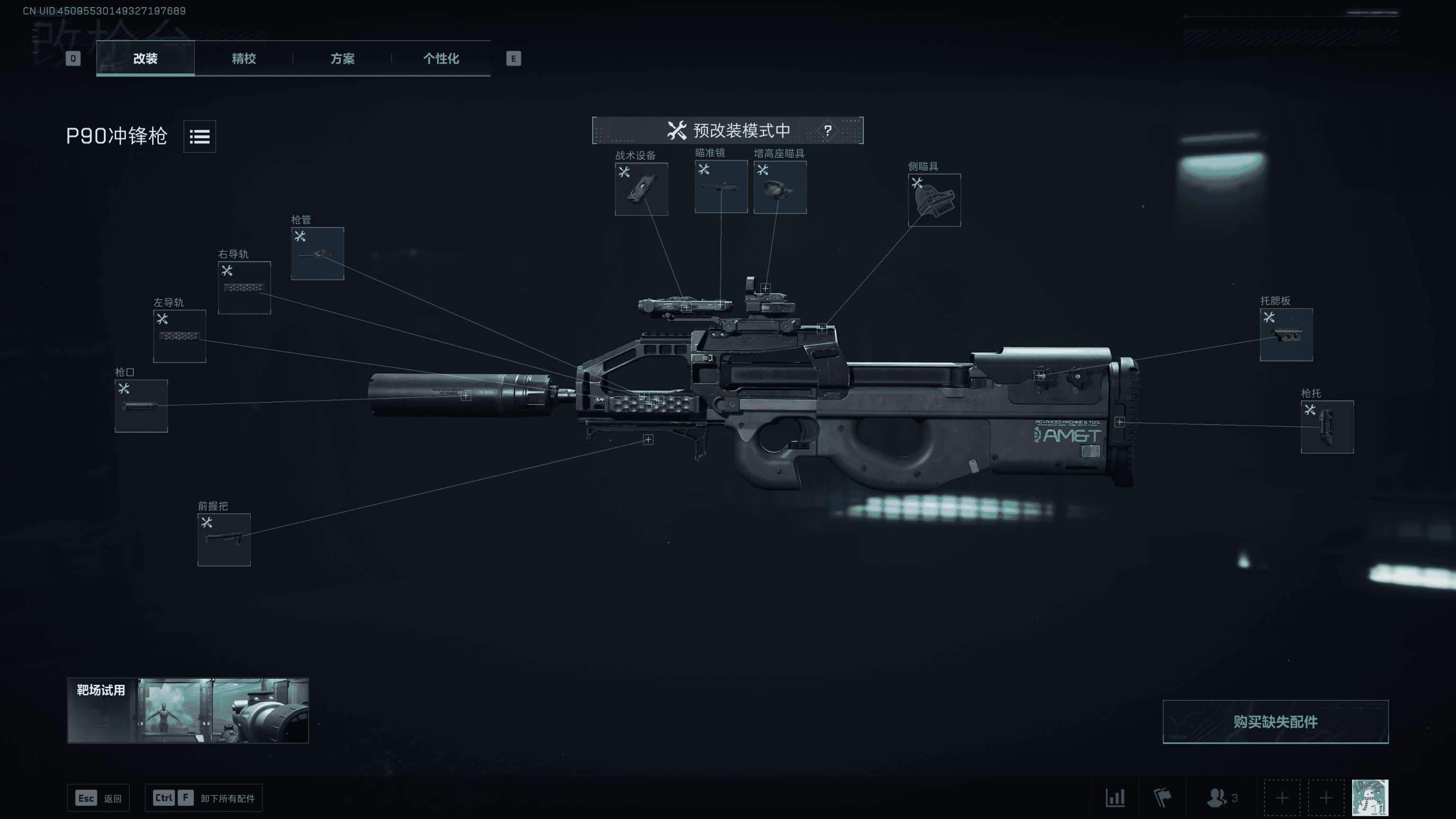Screen dimensions: 1456x819
Task: Click the 托腮板 cheek pad slot
Action: 1286,335
